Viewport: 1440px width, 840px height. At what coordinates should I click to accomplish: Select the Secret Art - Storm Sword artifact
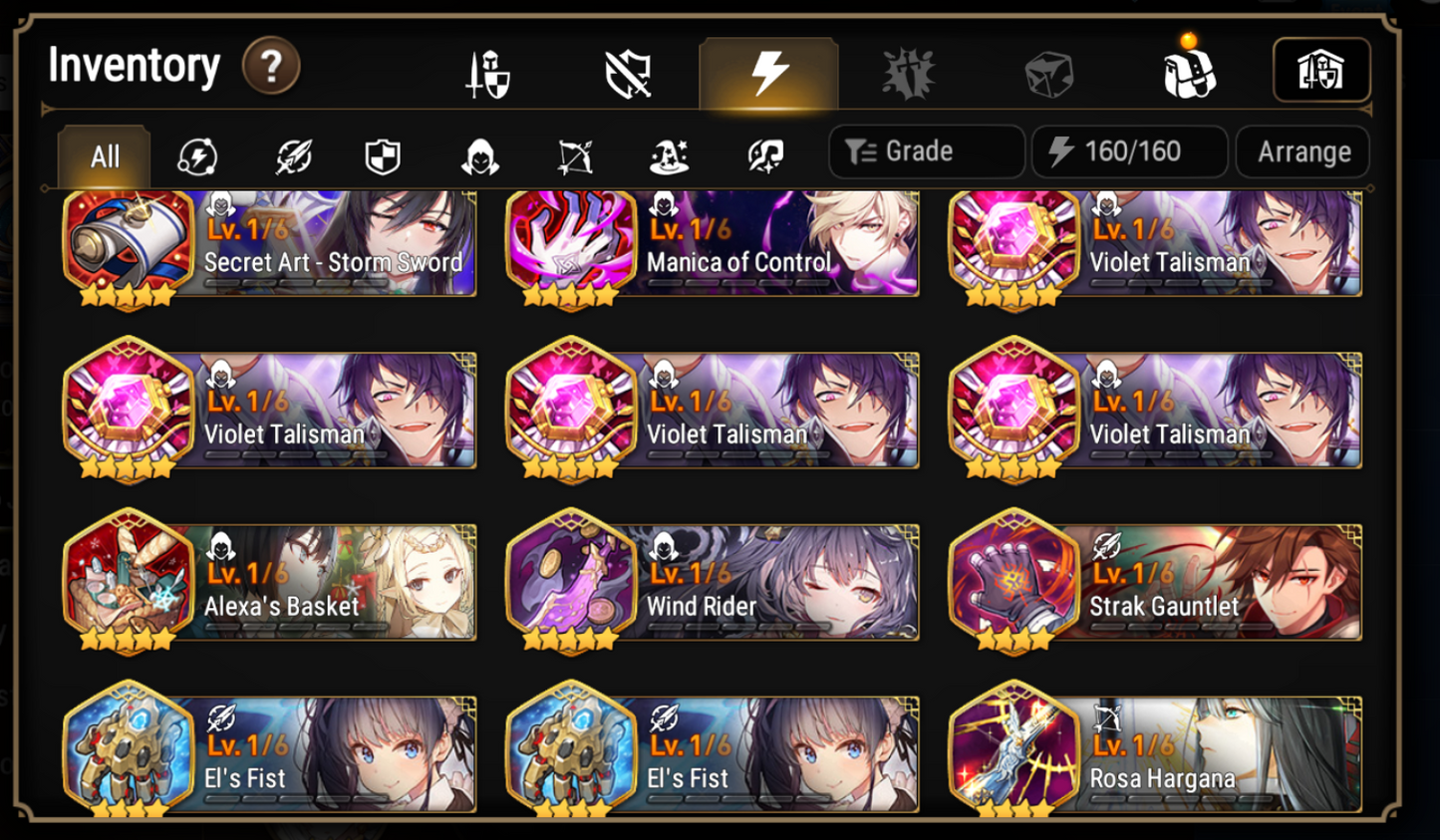click(x=269, y=244)
